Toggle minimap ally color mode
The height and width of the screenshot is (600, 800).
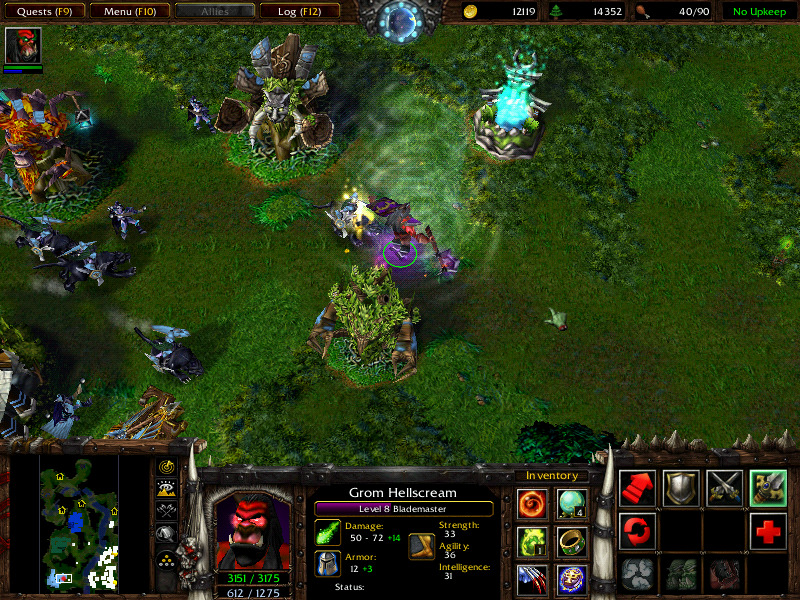point(167,510)
